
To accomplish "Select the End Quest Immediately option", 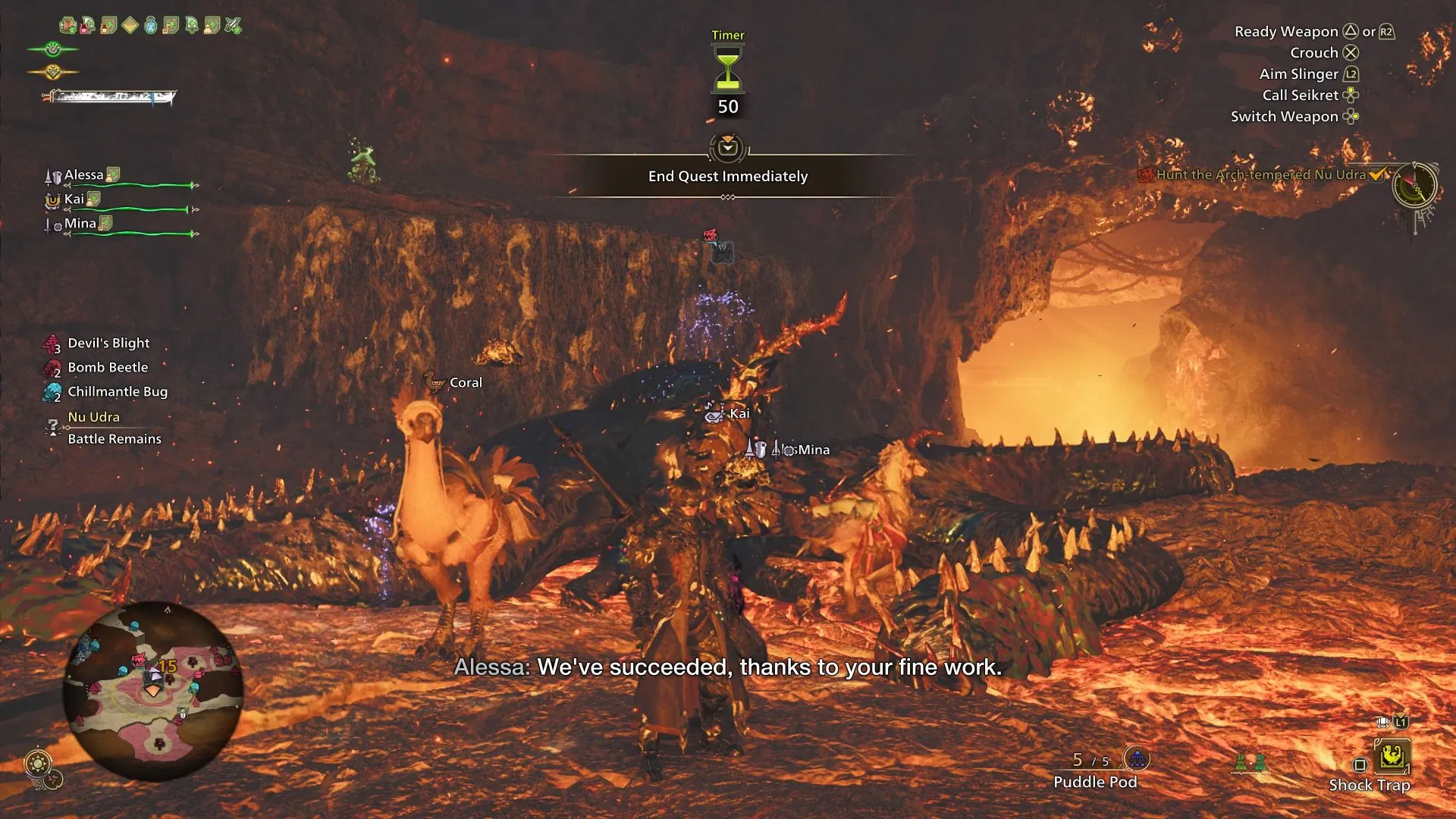I will [727, 176].
